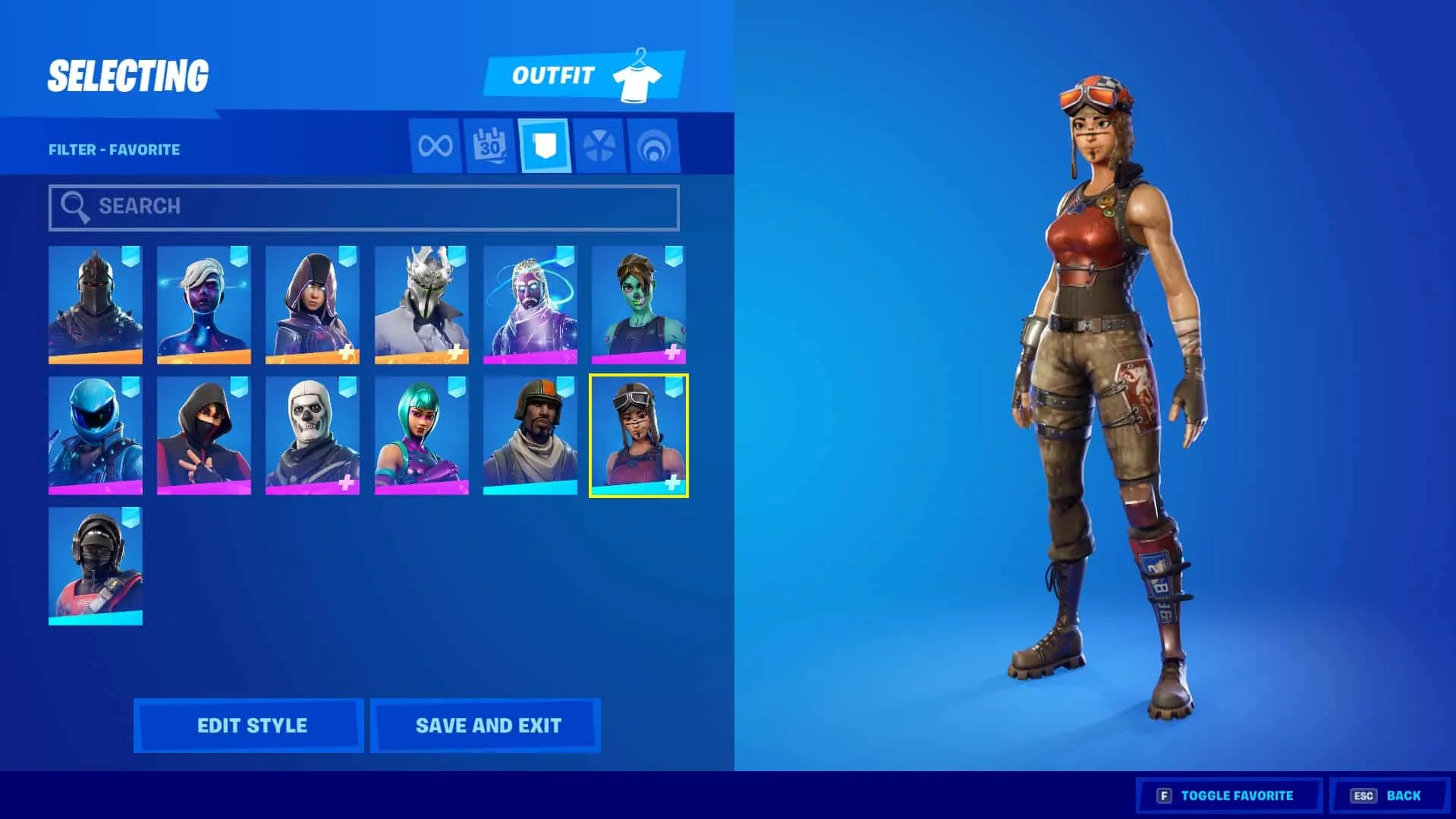Screen dimensions: 1456x819
Task: Select the headset and black mask outfit
Action: click(96, 565)
